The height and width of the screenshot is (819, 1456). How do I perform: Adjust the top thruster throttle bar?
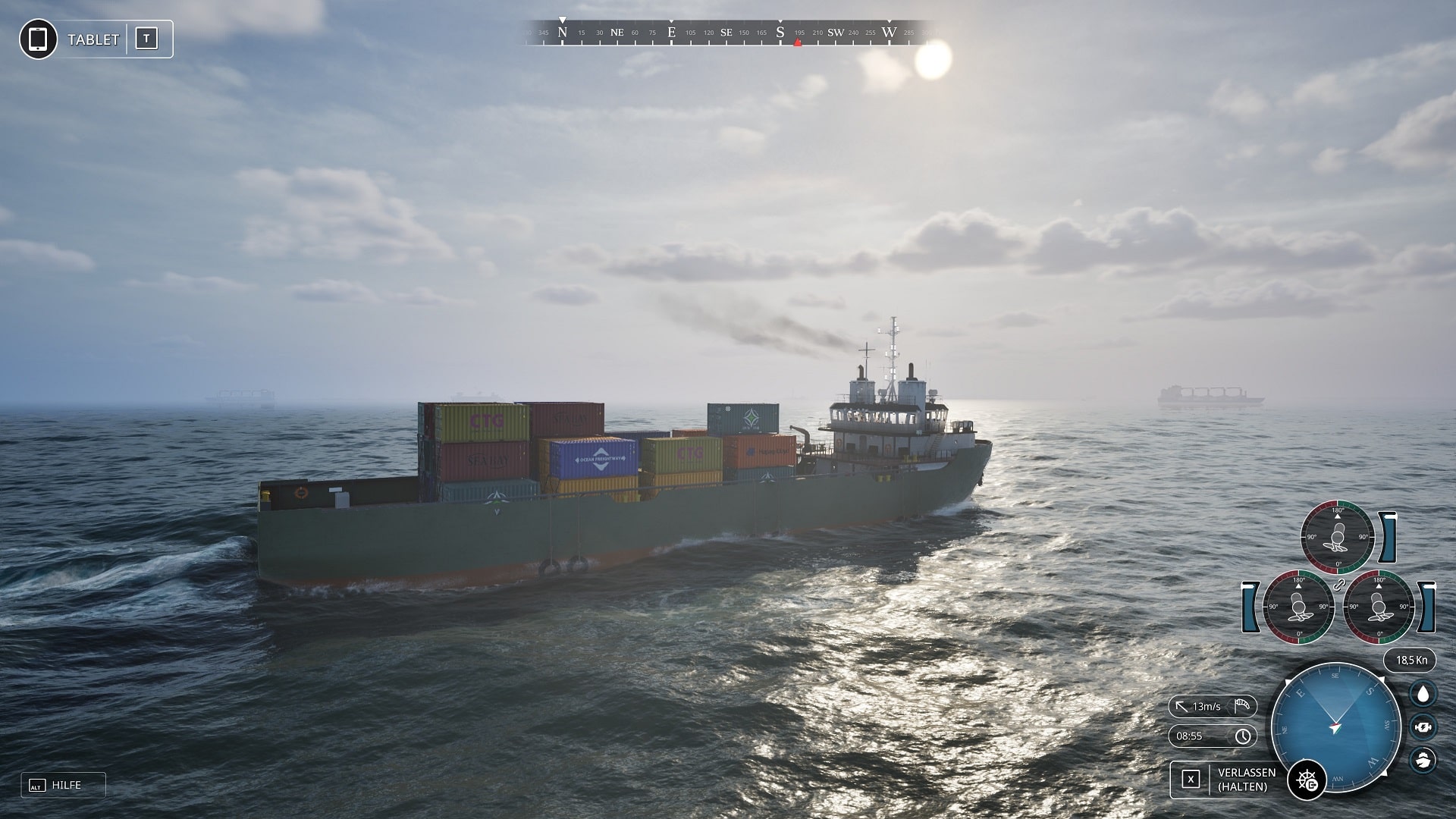pyautogui.click(x=1388, y=536)
